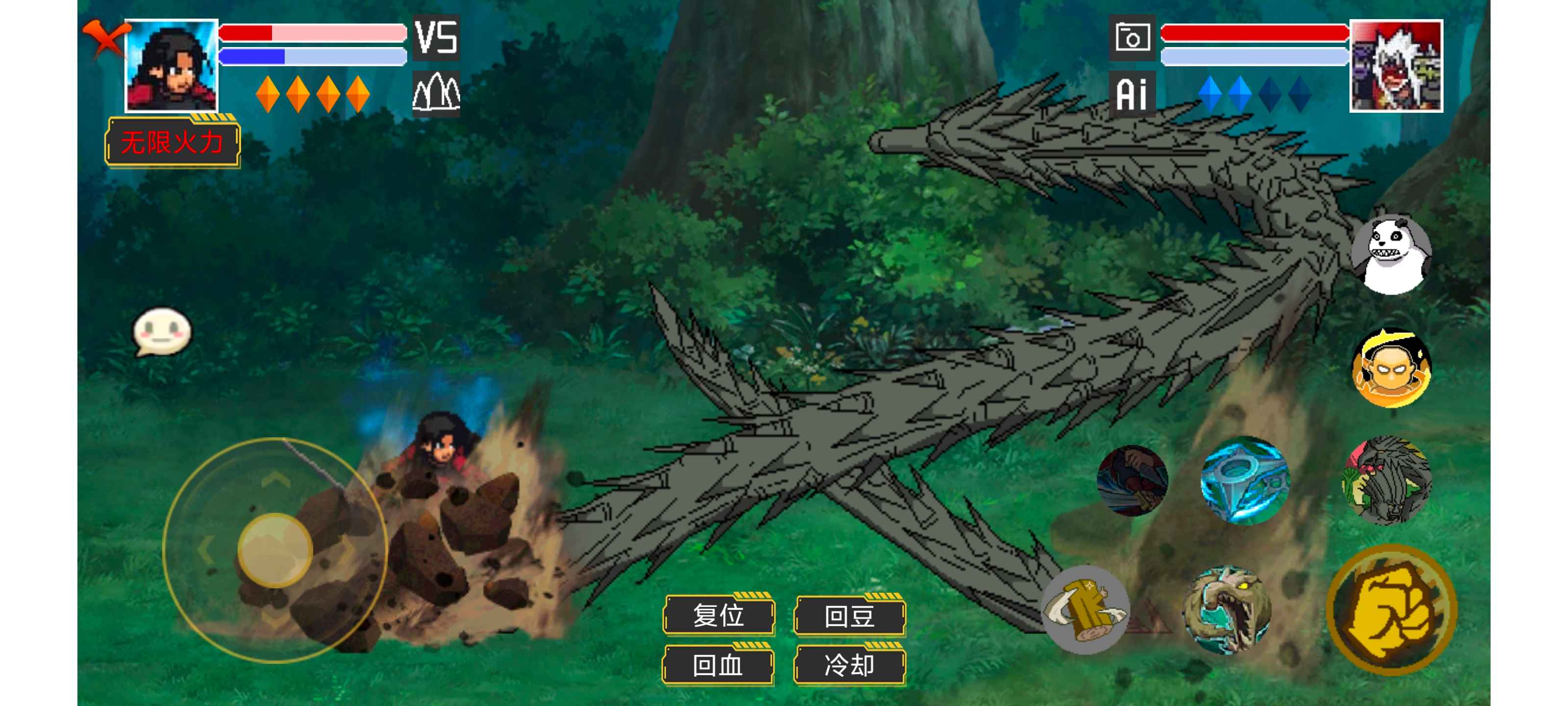Activate the wooden log substitution skill
The image size is (1568, 706).
(x=1085, y=609)
